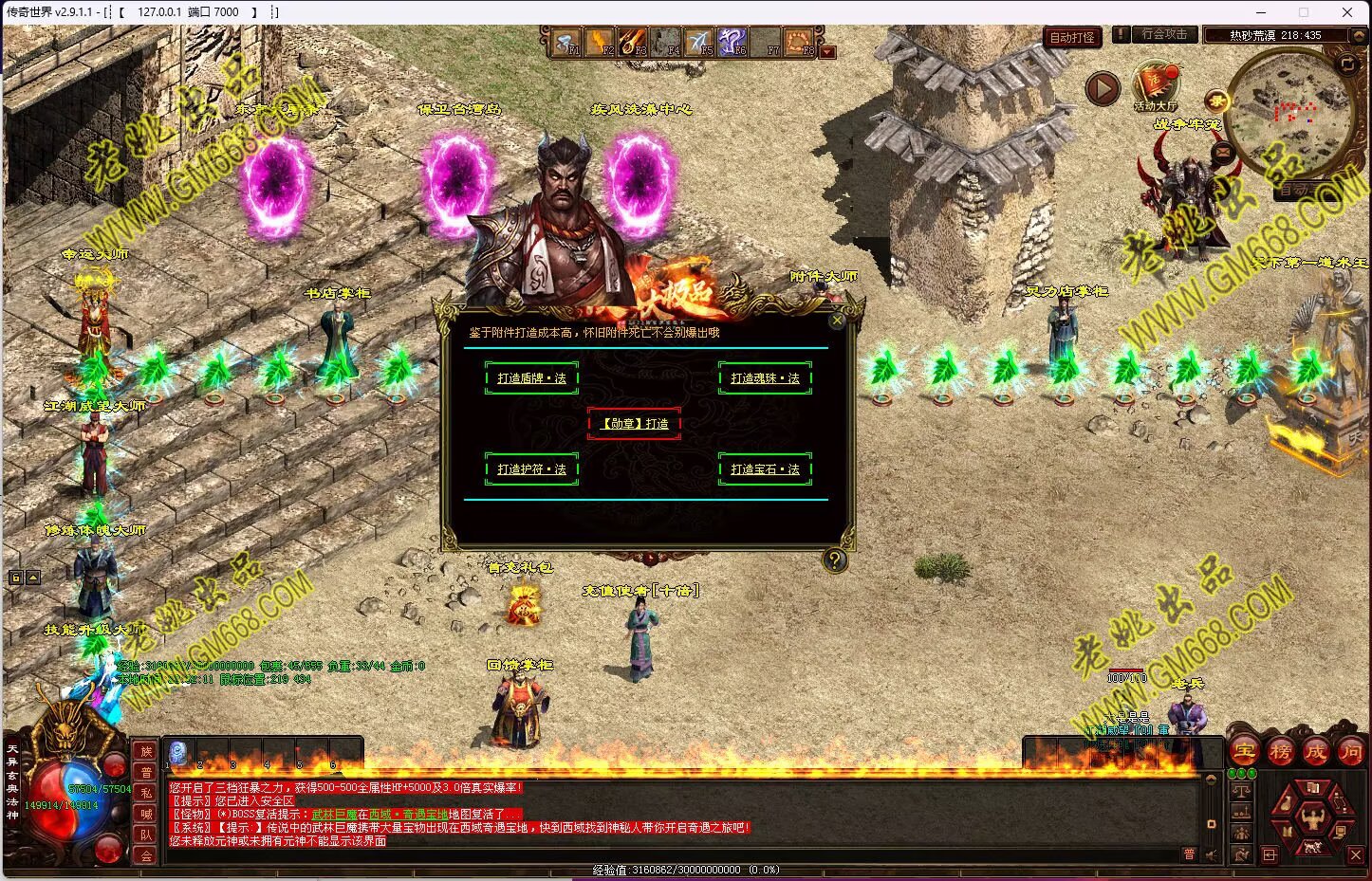
Task: Close the forging dialog window
Action: point(837,321)
